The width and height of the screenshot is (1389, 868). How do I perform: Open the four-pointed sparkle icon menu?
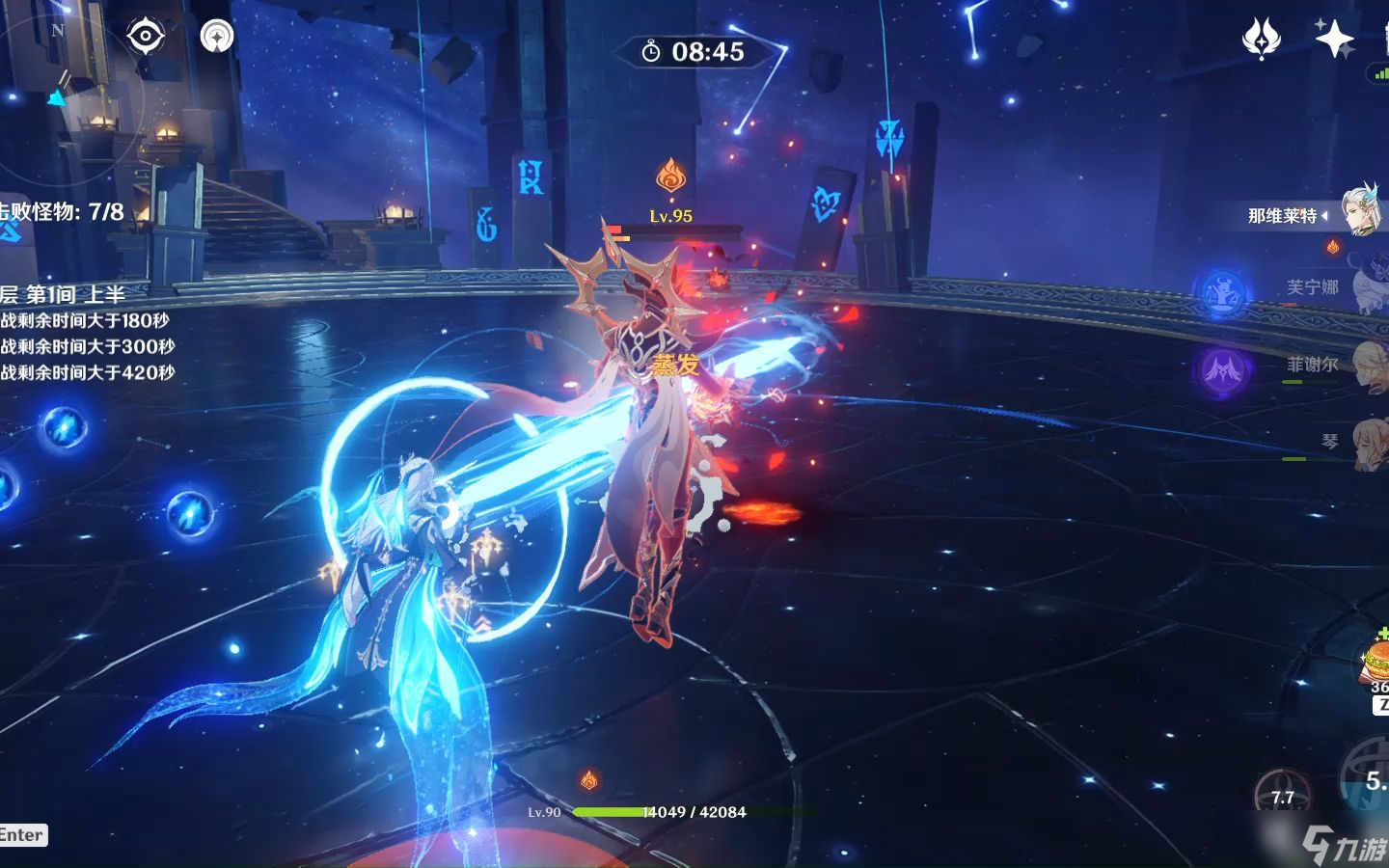[x=1335, y=39]
